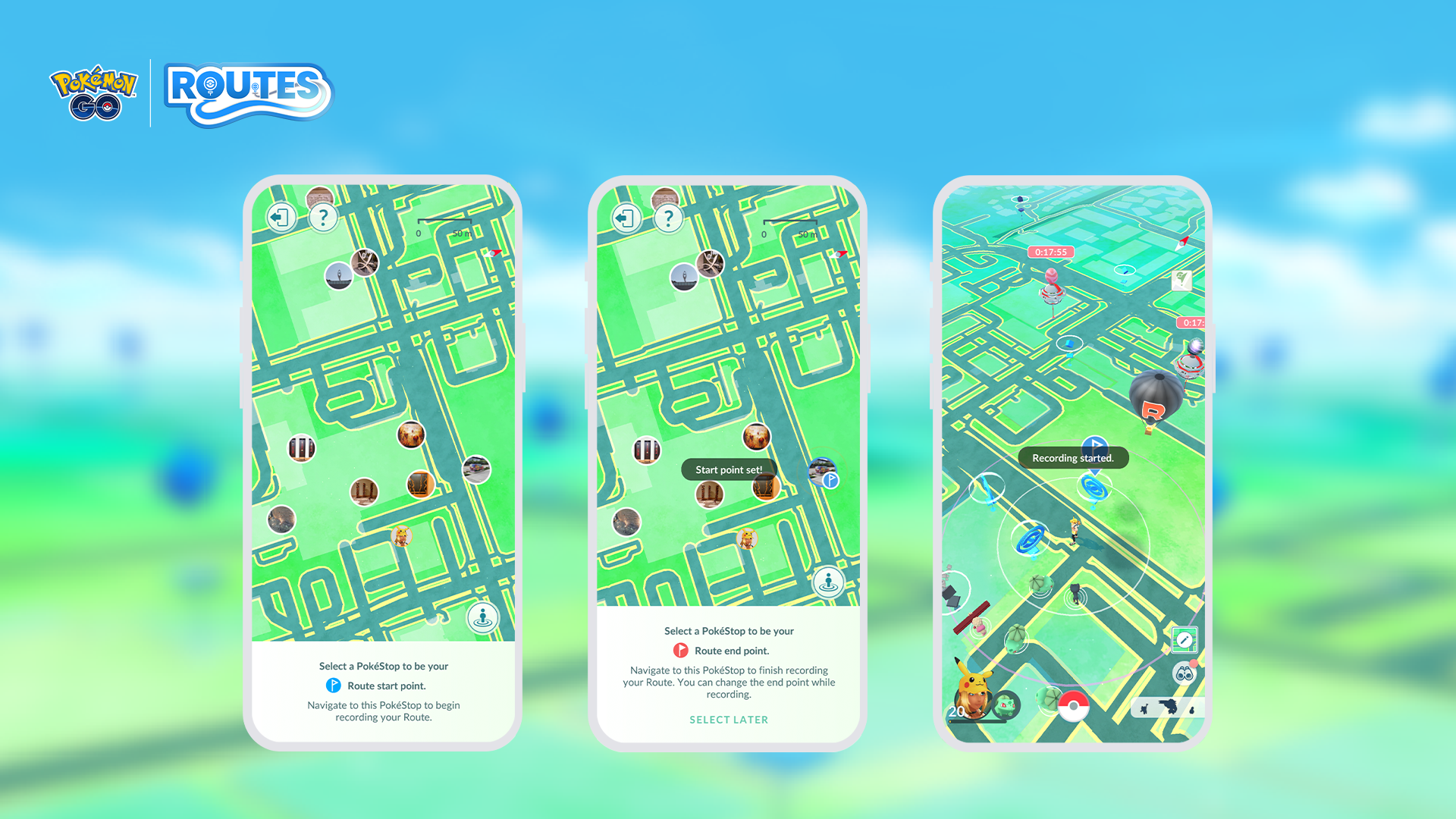Tap the level 20 trainer avatar
The width and height of the screenshot is (1456, 819).
[973, 697]
